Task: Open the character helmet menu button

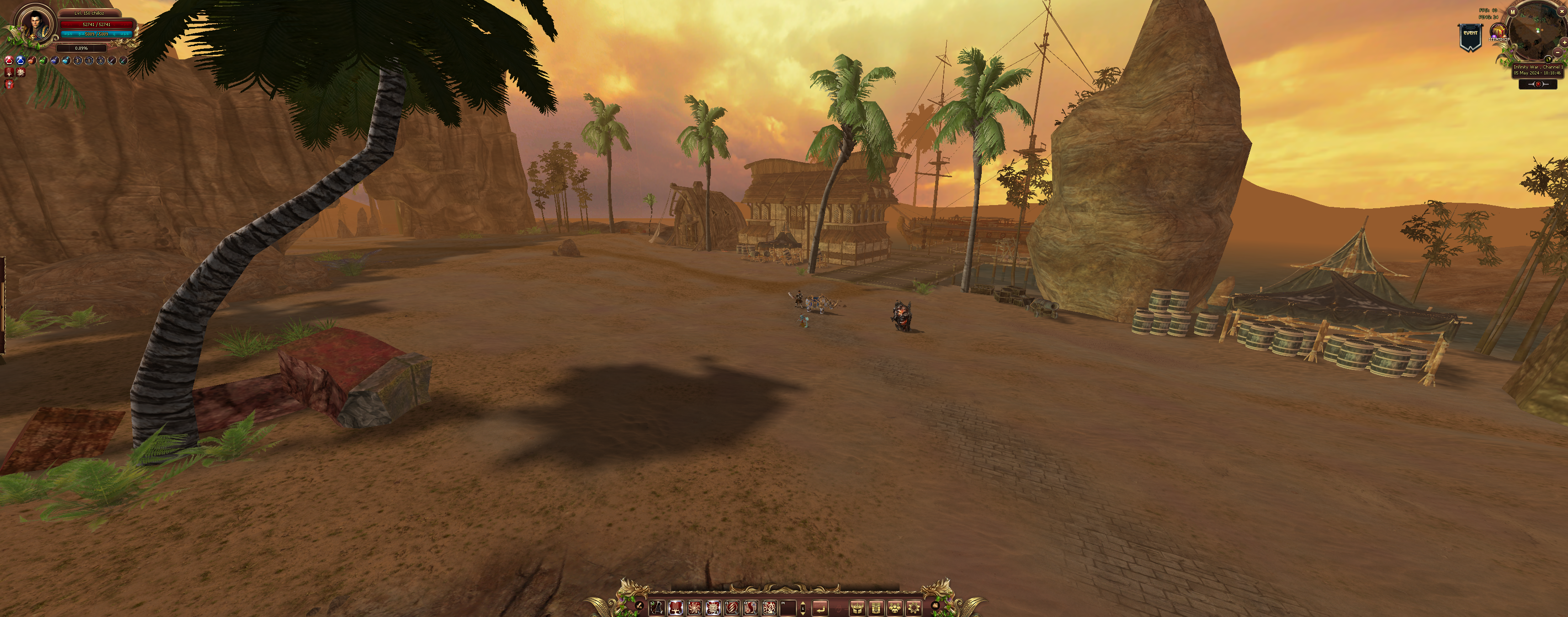Action: [857, 607]
